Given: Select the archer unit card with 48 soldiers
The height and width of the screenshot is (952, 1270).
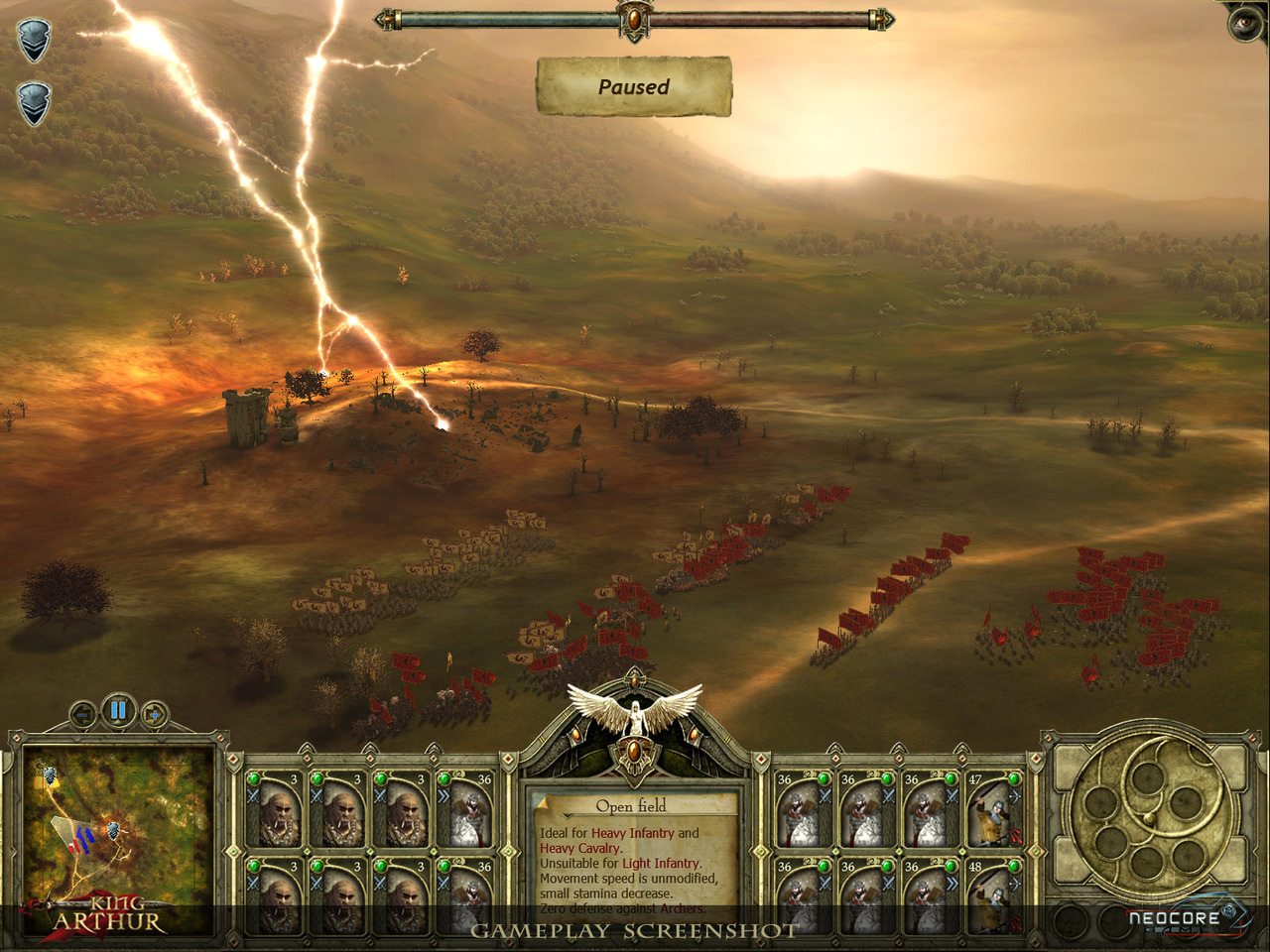Looking at the screenshot, I should 993,896.
